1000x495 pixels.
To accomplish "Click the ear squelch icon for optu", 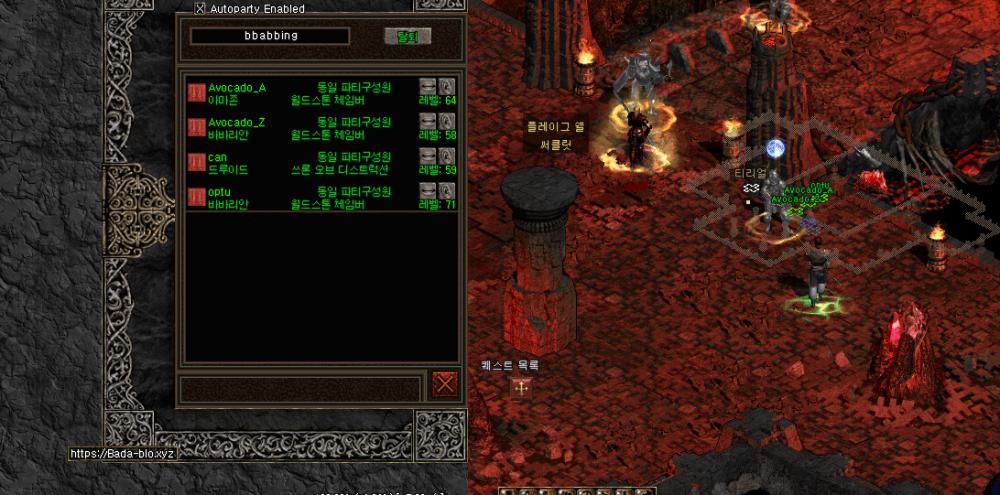I will click(447, 190).
